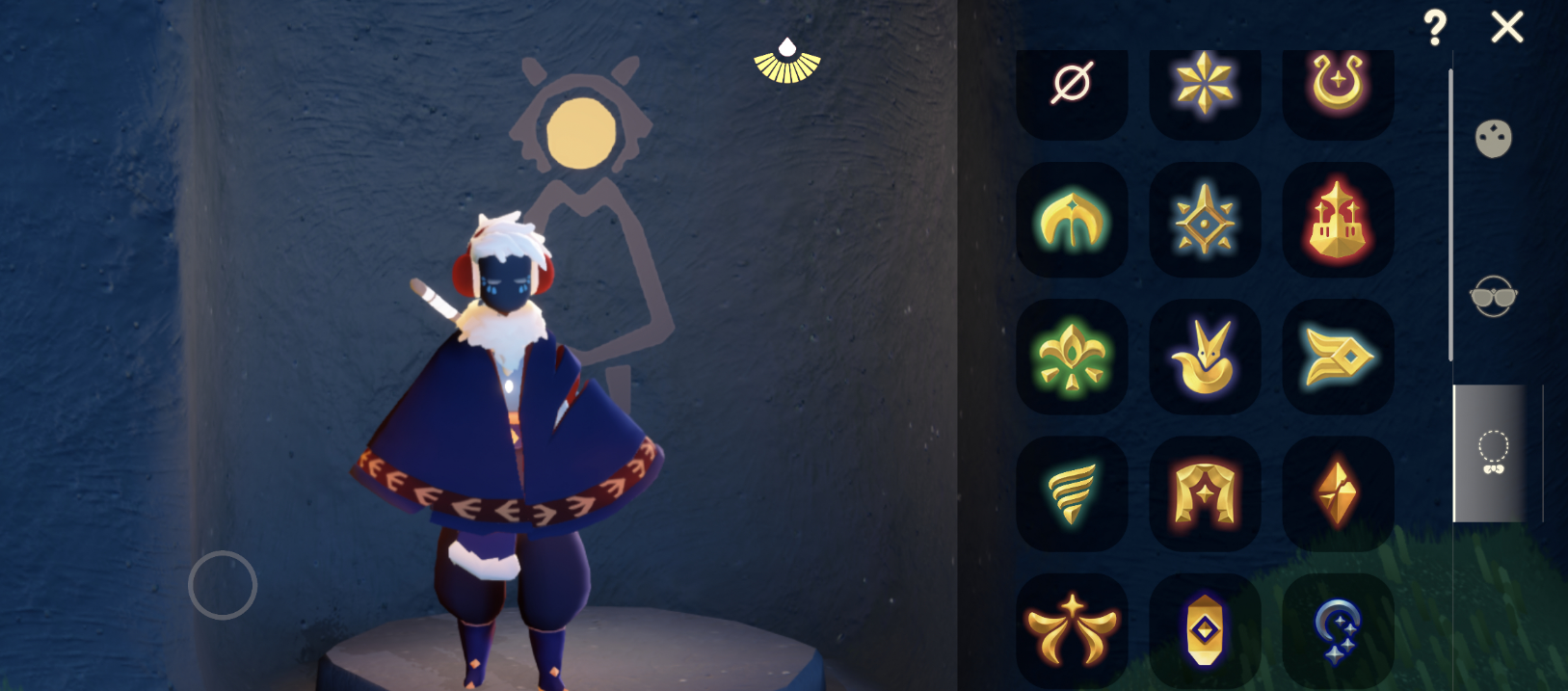
Task: Open the question mark help button
Action: 1435,28
